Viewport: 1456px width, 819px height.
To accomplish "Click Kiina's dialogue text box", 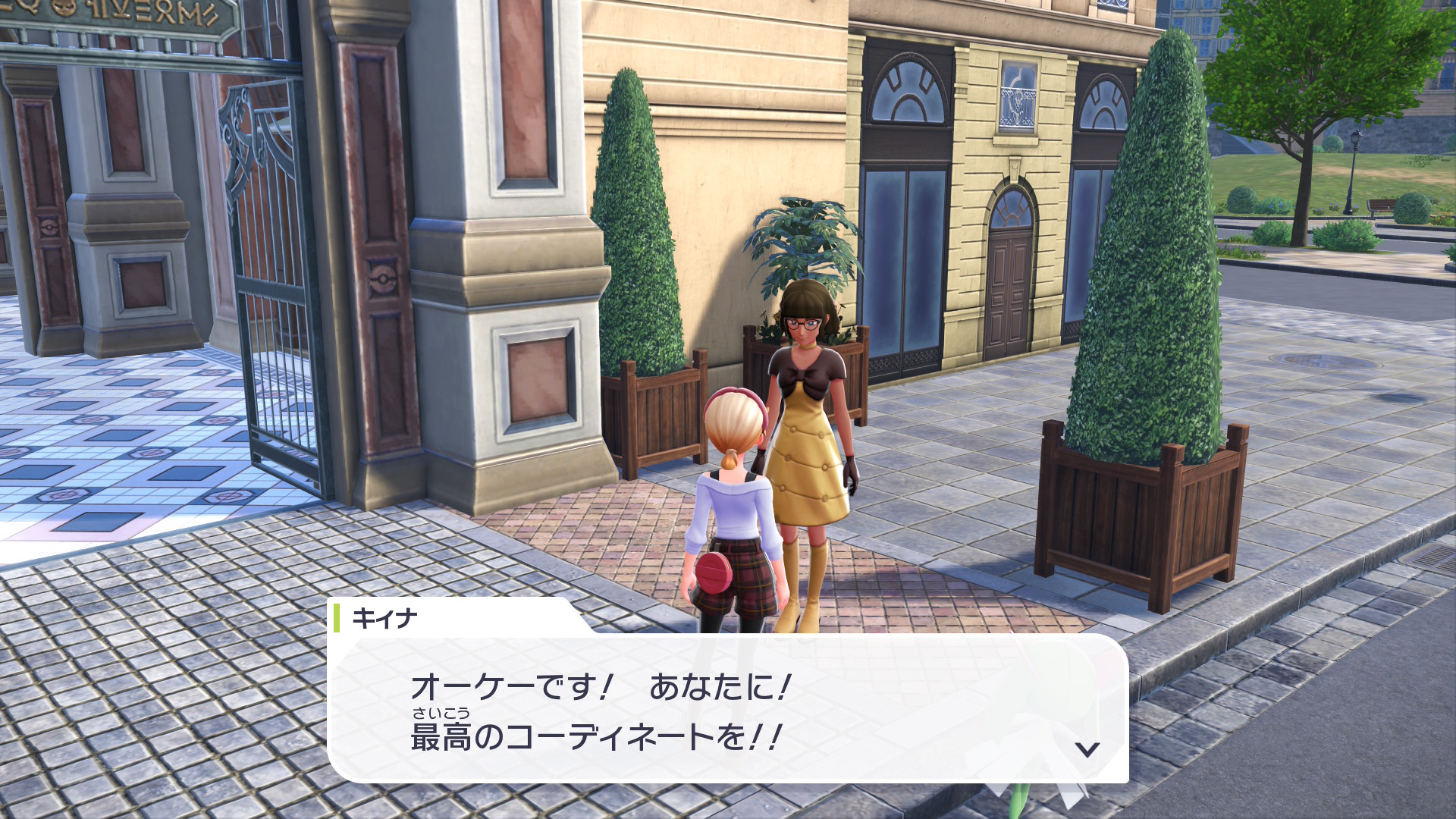I will (728, 710).
